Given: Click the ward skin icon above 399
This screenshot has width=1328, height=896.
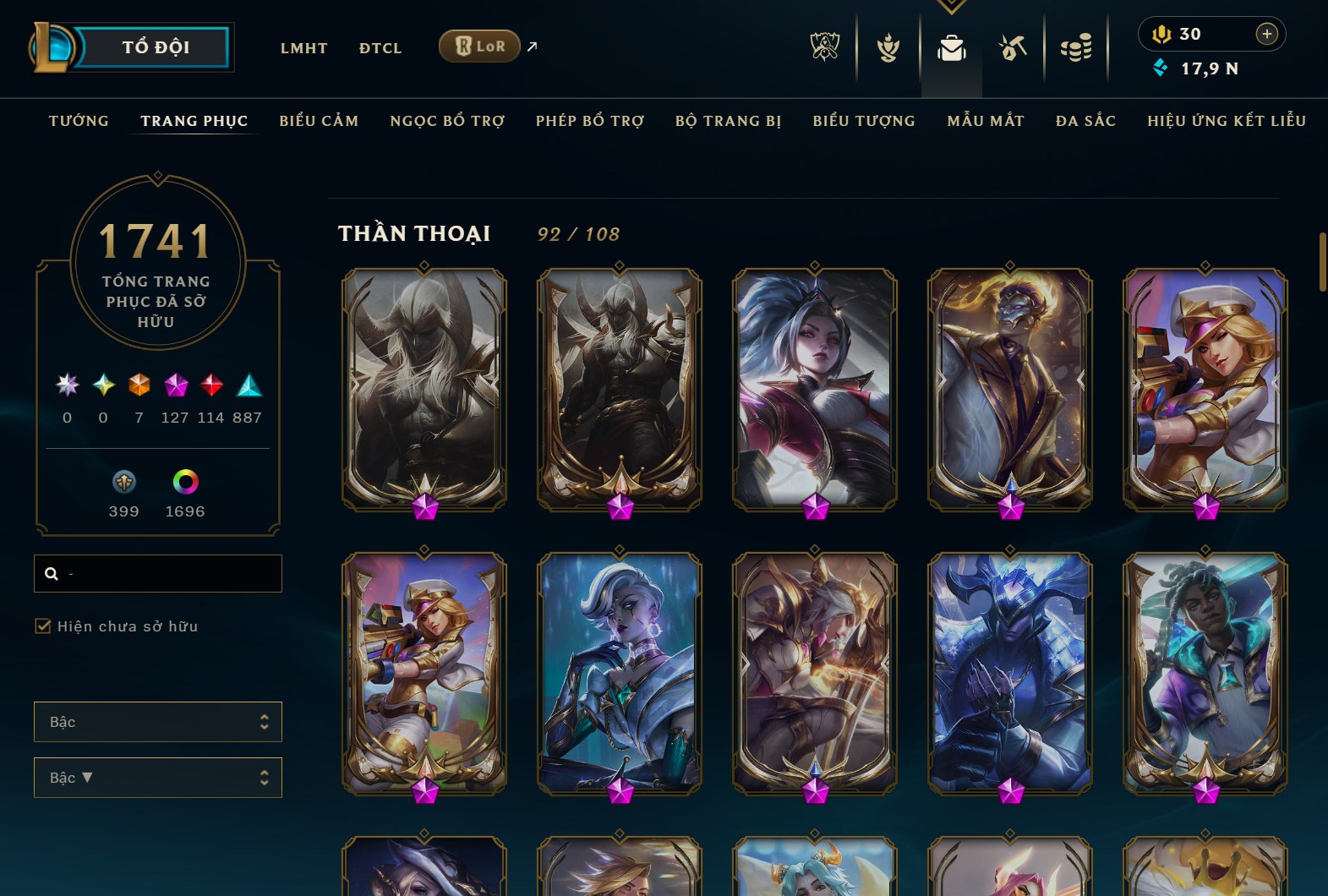Looking at the screenshot, I should [x=124, y=483].
